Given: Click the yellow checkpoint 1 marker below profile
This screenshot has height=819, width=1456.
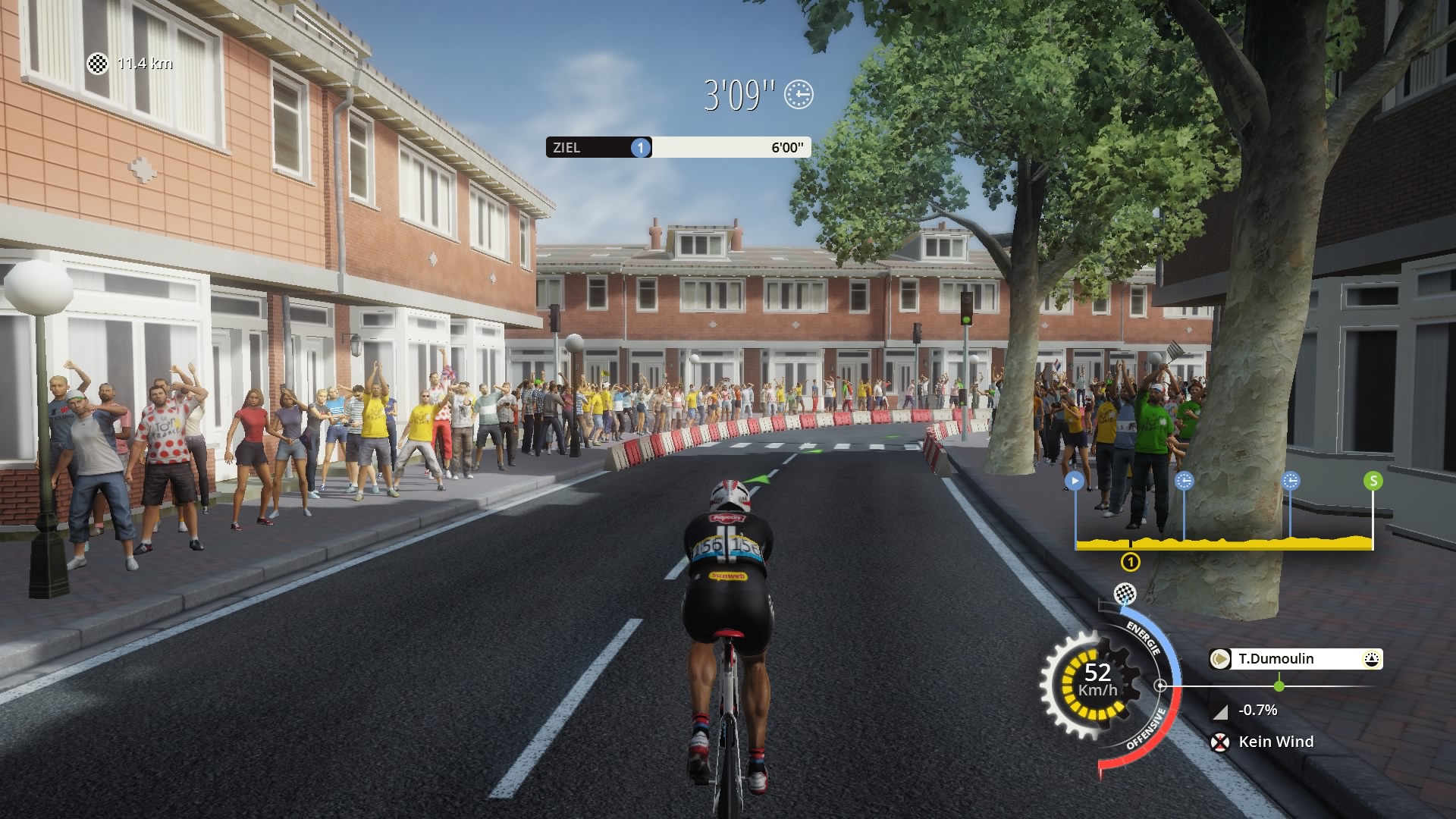Looking at the screenshot, I should click(x=1130, y=562).
